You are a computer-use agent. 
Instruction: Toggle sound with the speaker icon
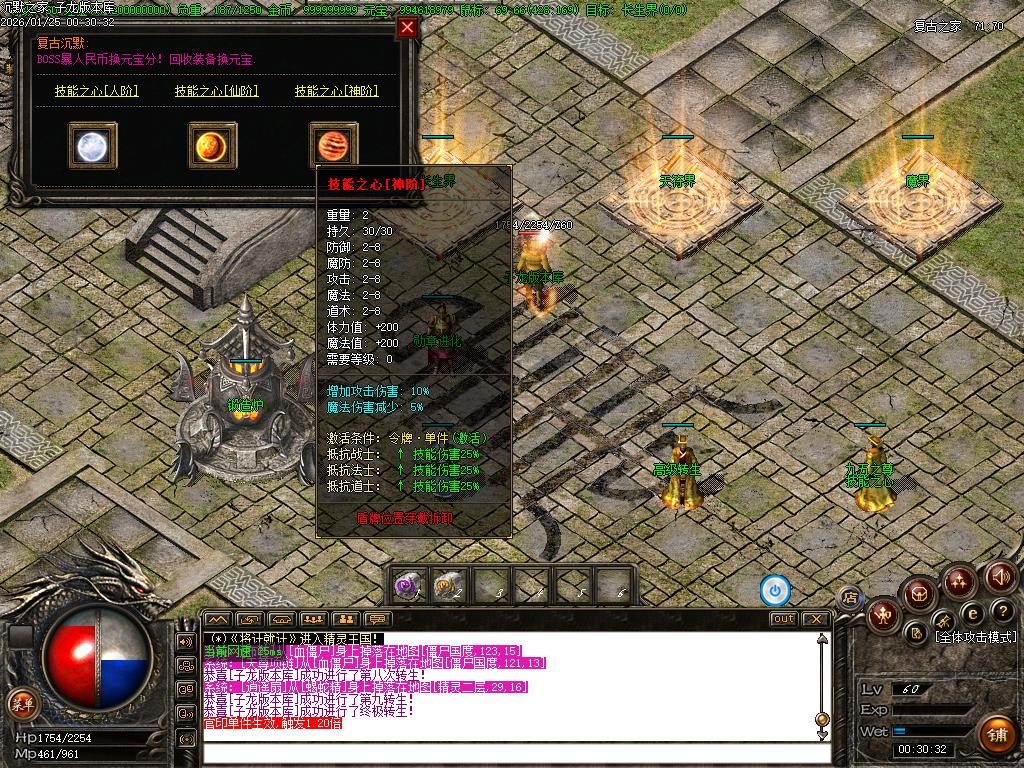1001,576
